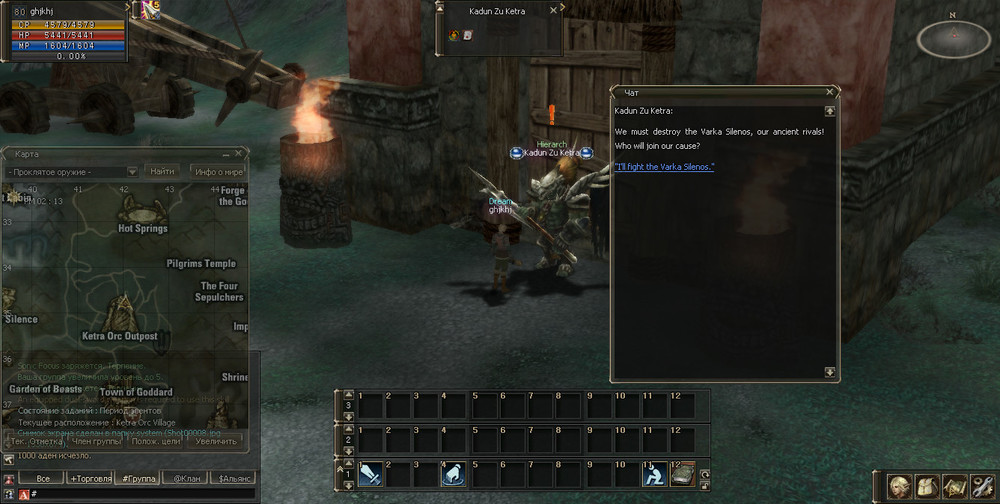This screenshot has height=504, width=1000.
Task: Open the Проклятое оружие dropdown
Action: point(132,172)
